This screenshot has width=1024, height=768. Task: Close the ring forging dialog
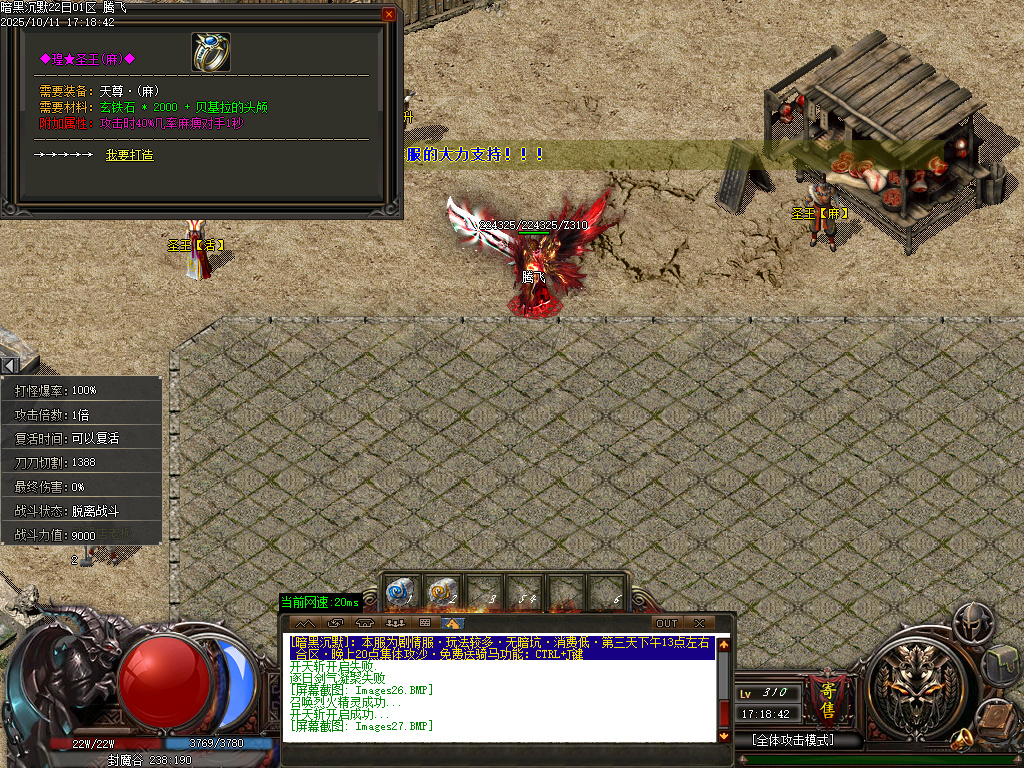389,15
